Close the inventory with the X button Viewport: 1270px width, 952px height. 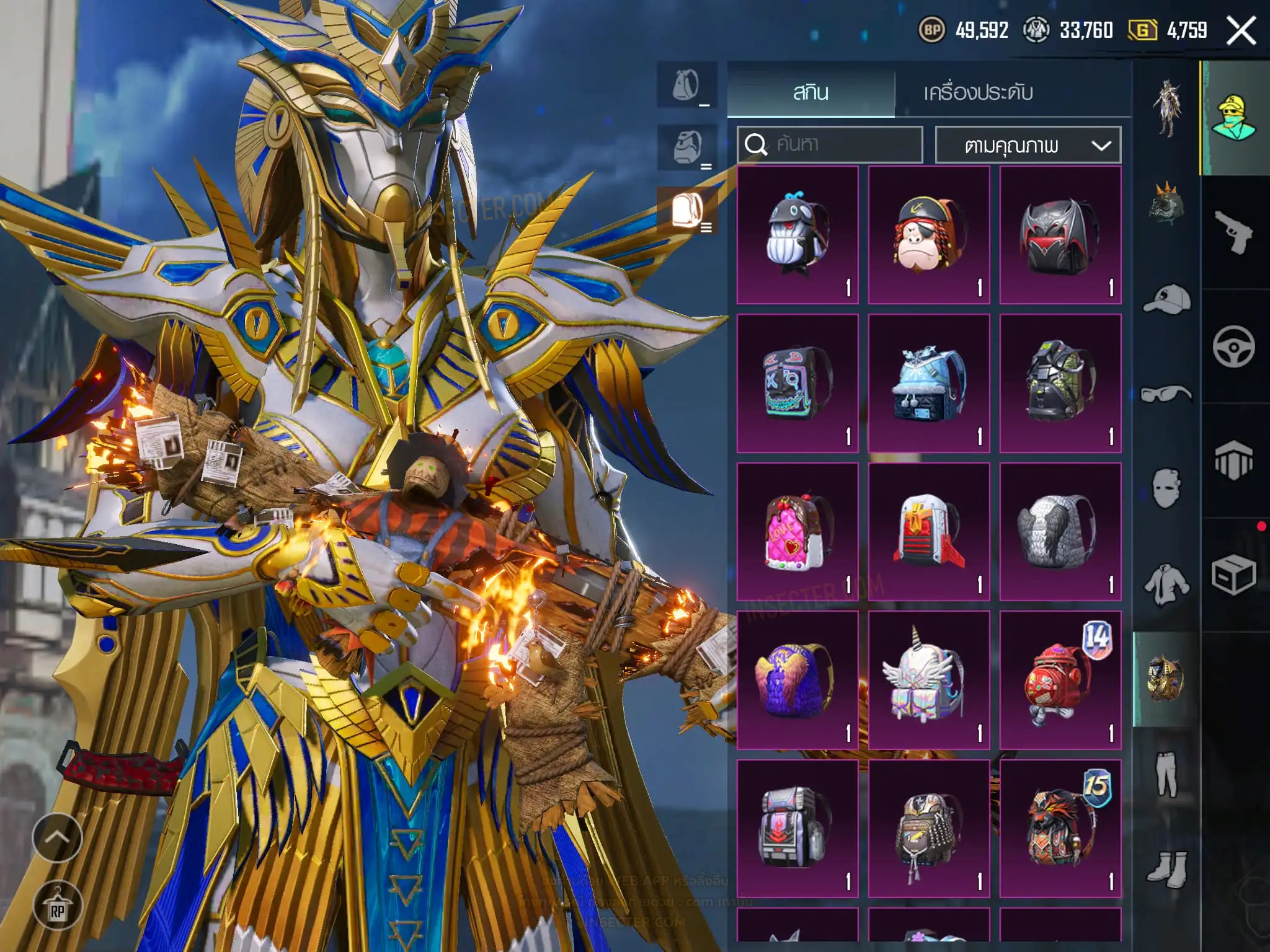(x=1241, y=30)
